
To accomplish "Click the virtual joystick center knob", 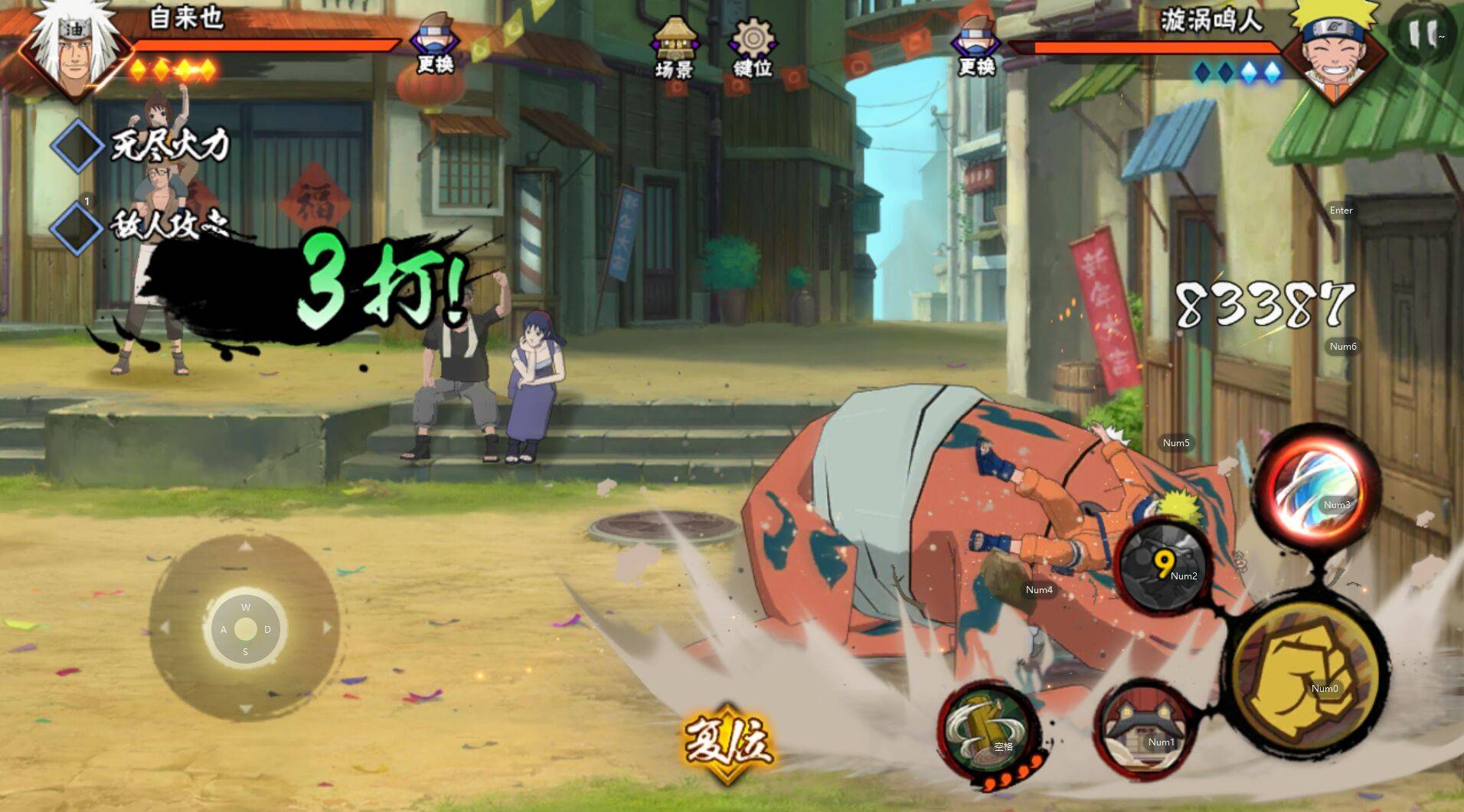I will coord(245,629).
